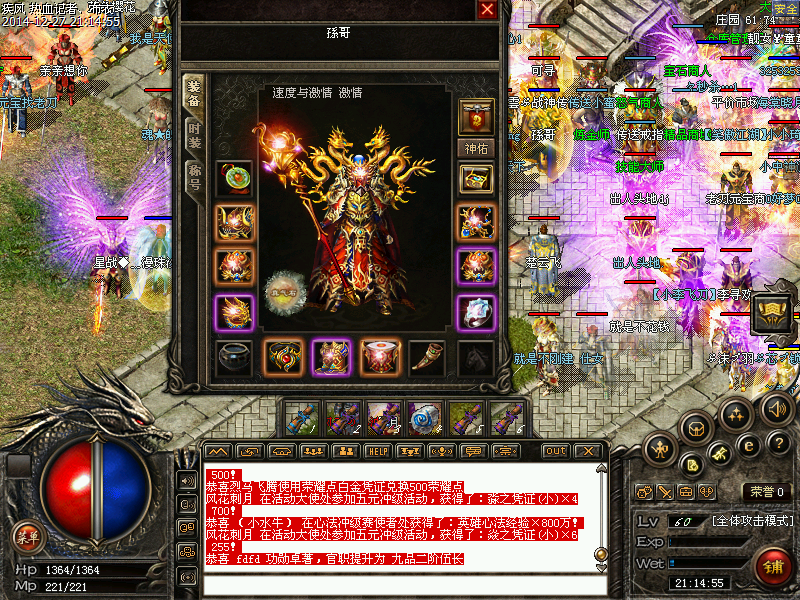
Task: Click the 神佑 button
Action: point(476,148)
